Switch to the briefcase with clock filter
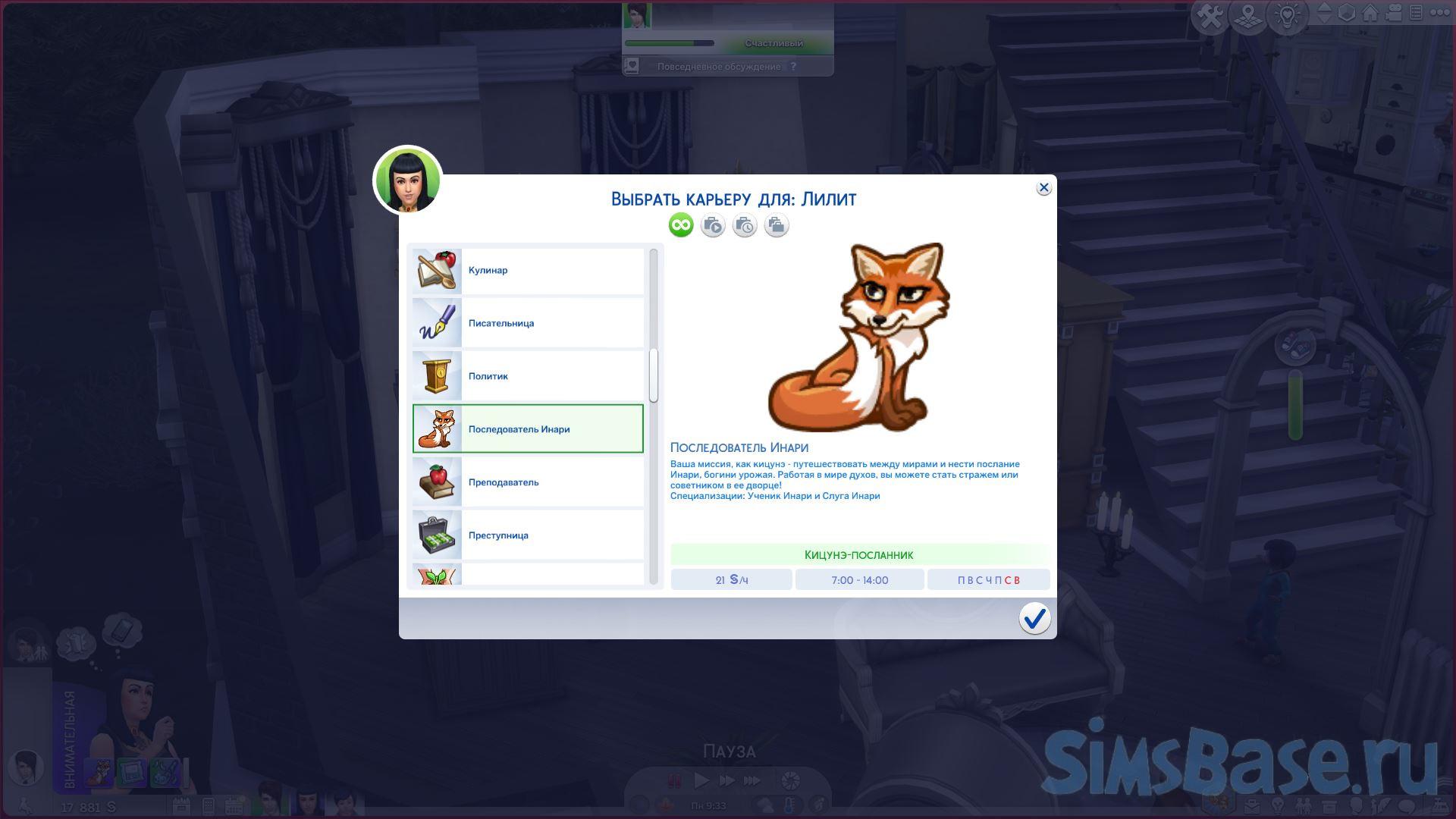This screenshot has height=819, width=1456. point(745,225)
